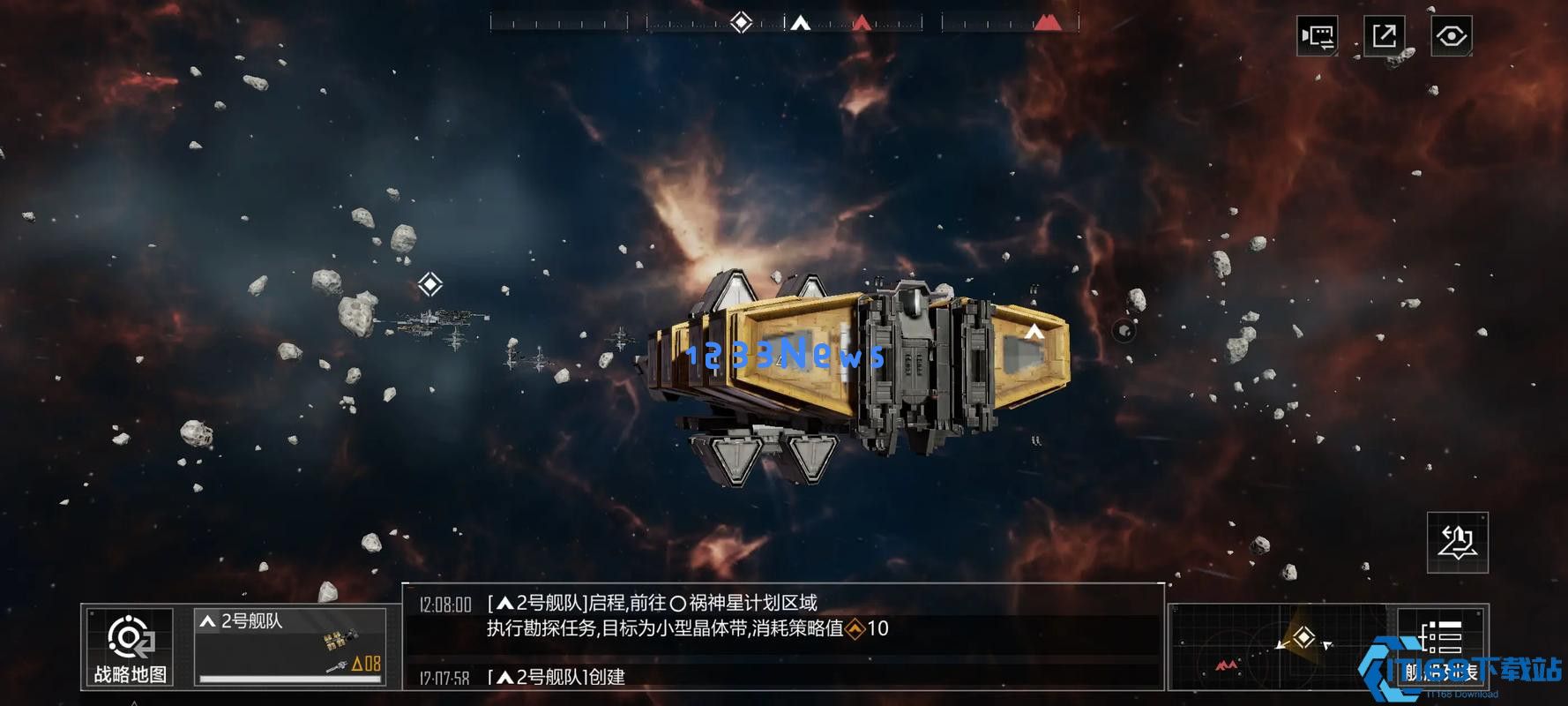The width and height of the screenshot is (1568, 706).
Task: Click the 2号舰队启程 log entry
Action: 653,601
